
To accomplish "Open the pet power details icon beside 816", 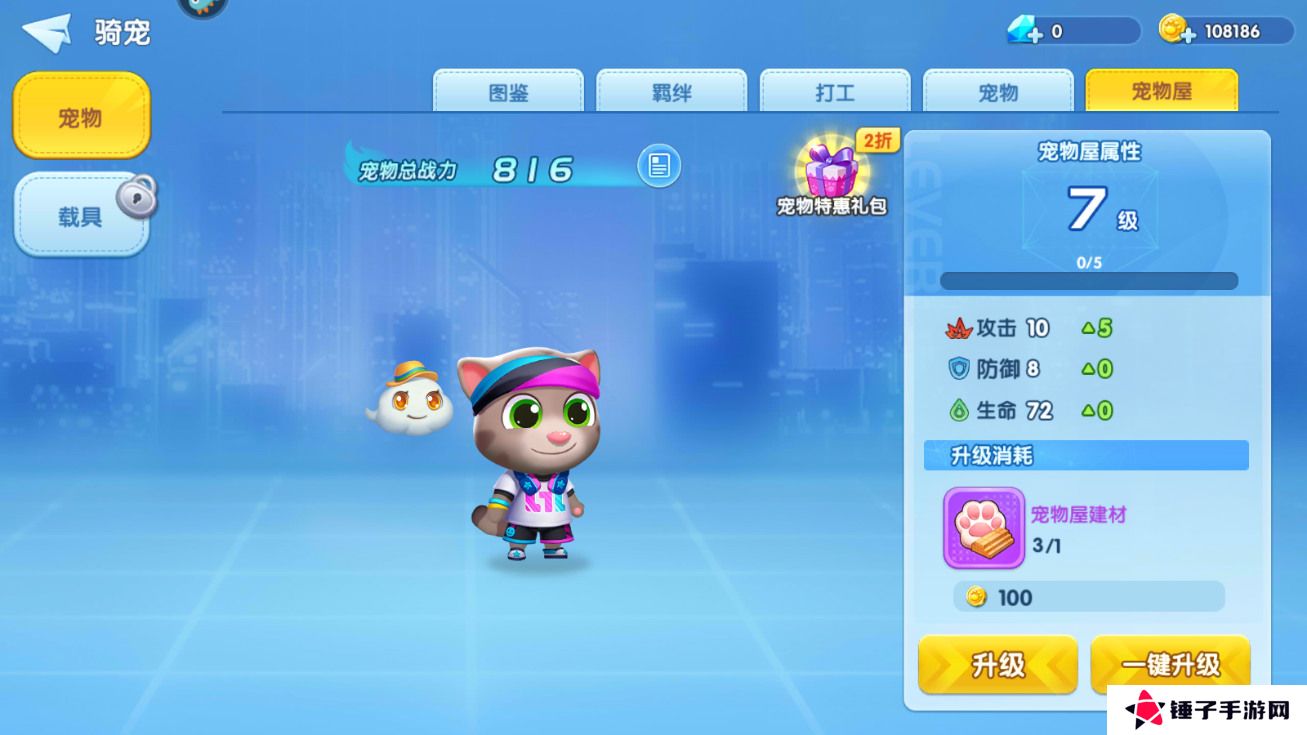I will coord(659,167).
